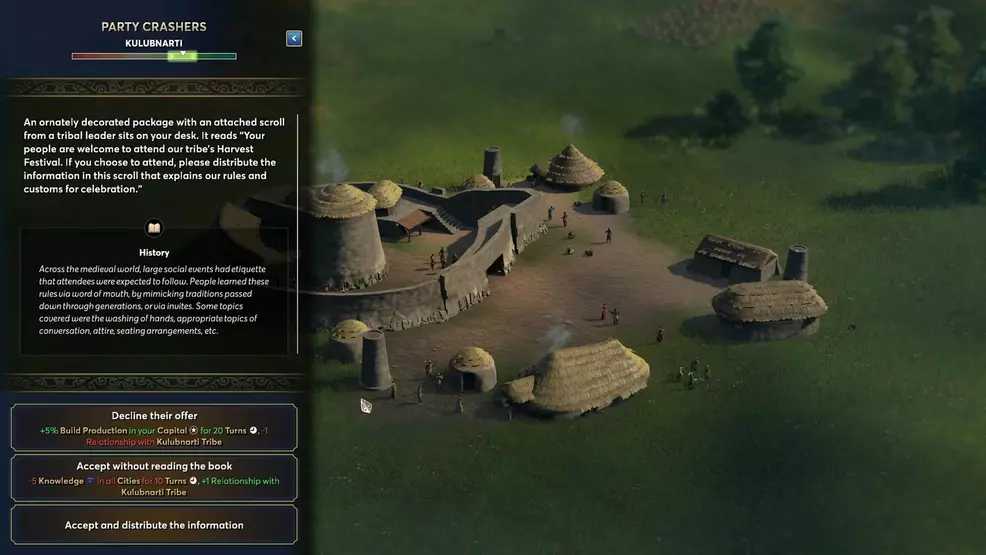986x555 pixels.
Task: Select "Accept without reading the book"
Action: (154, 478)
